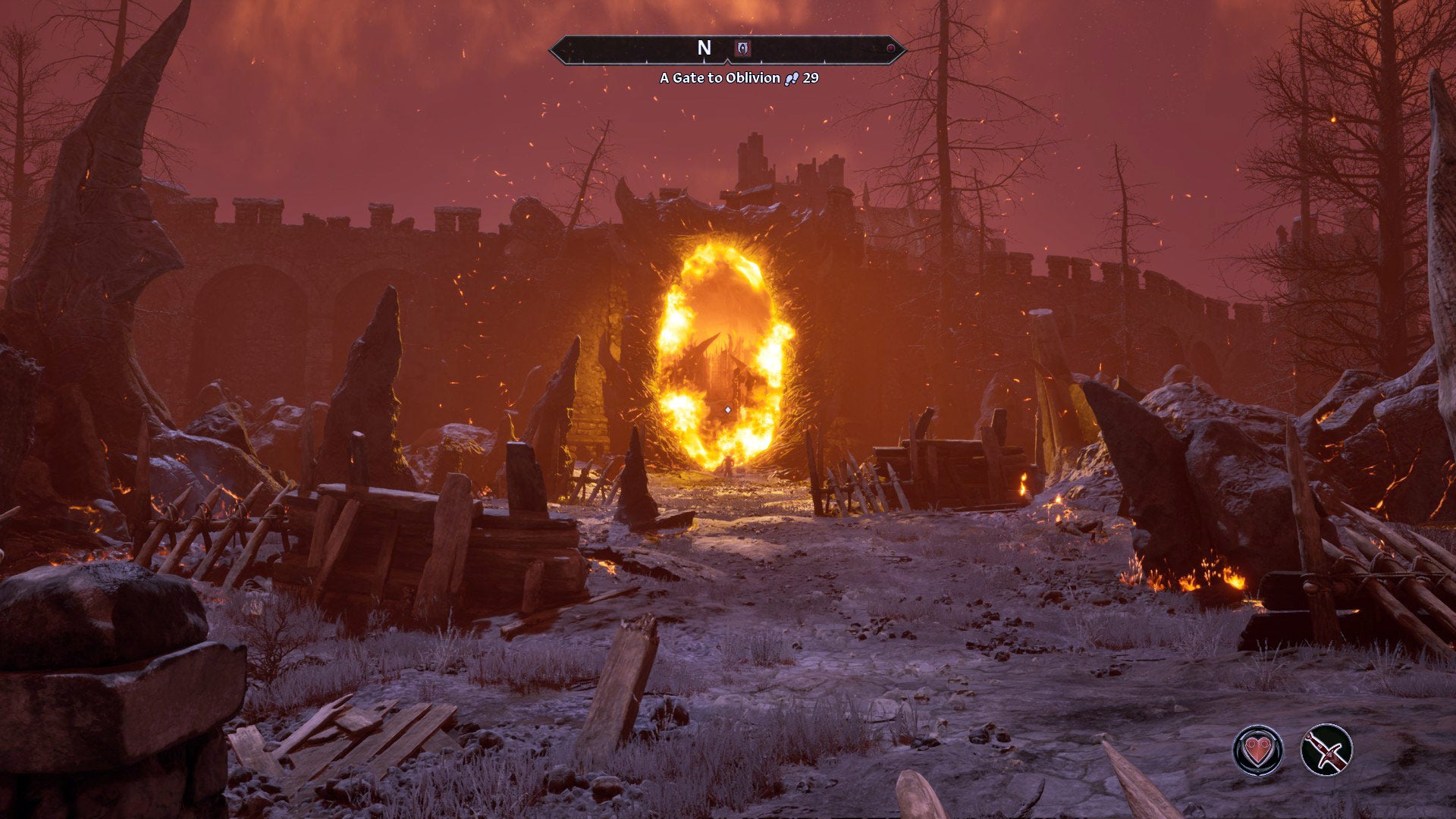Click the footsteps distance icon beside the quest text
Viewport: 1456px width, 819px height.
[x=790, y=77]
